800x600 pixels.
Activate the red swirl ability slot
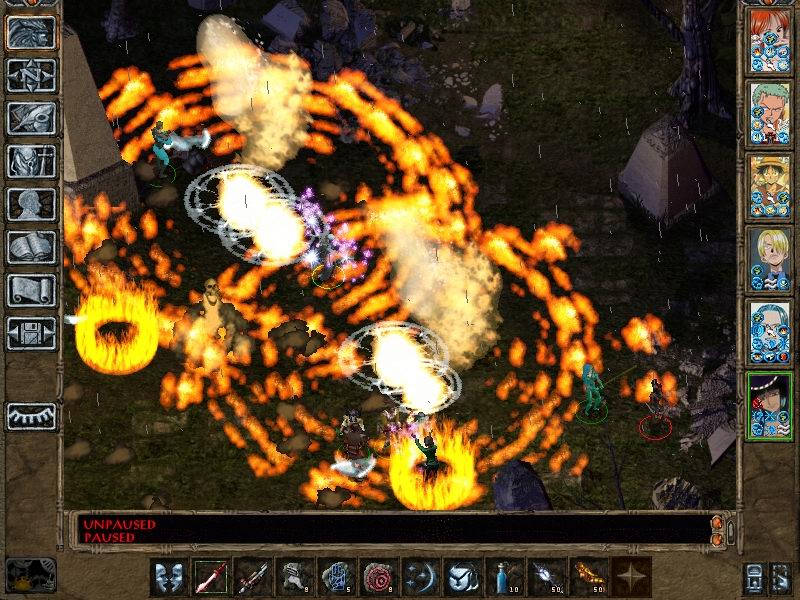point(379,577)
